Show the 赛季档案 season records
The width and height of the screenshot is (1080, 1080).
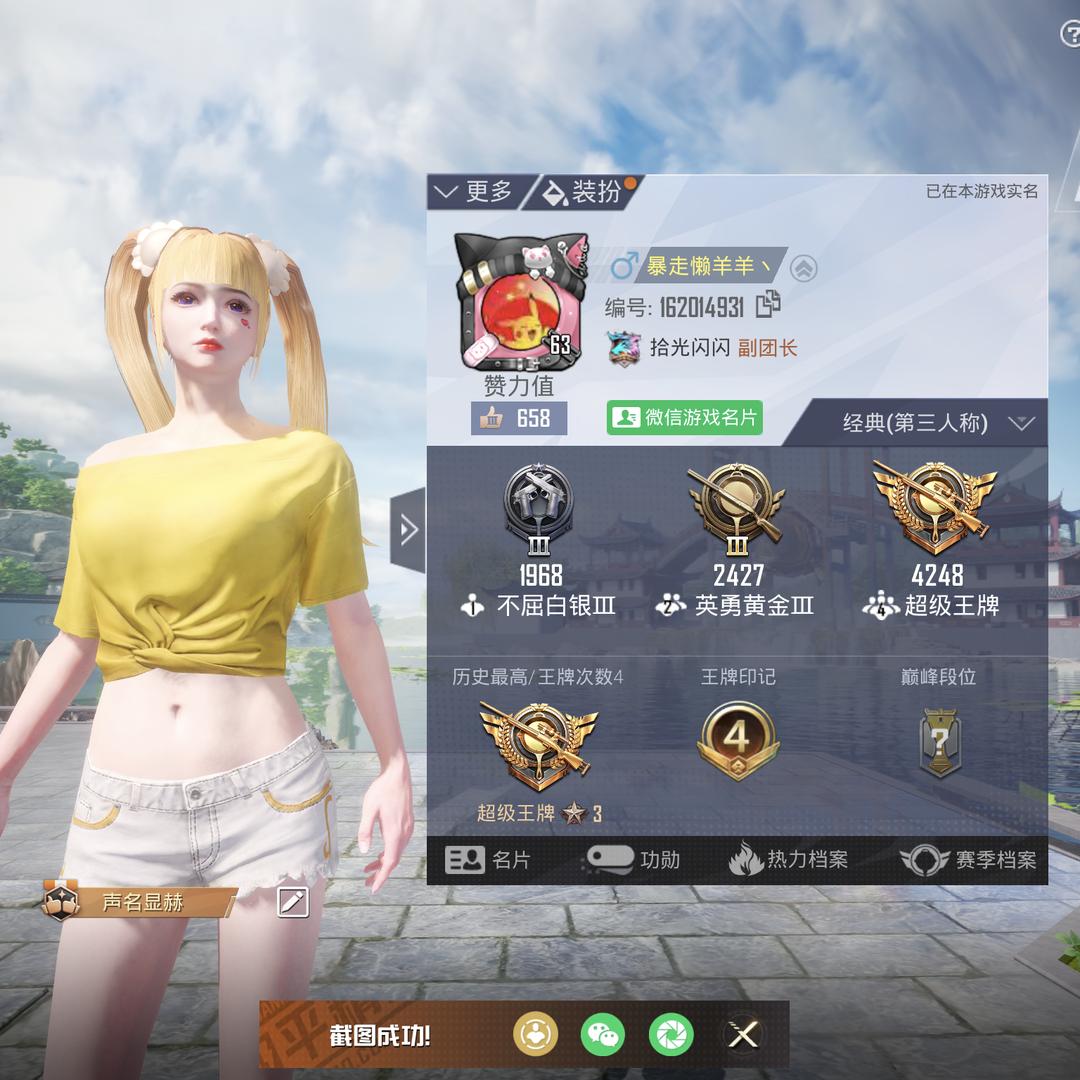point(968,860)
